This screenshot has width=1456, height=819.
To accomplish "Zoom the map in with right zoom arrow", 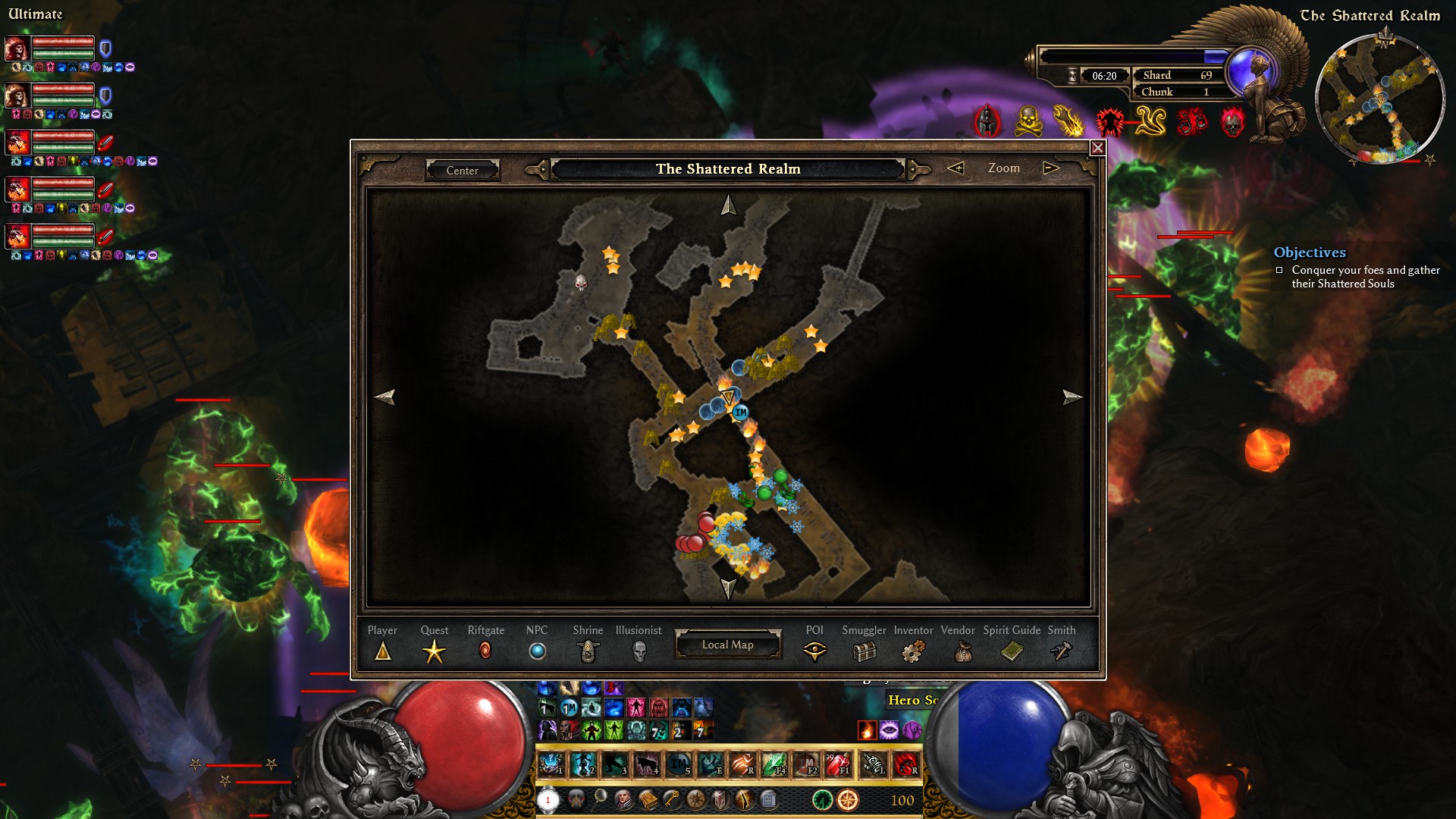I will [1050, 168].
